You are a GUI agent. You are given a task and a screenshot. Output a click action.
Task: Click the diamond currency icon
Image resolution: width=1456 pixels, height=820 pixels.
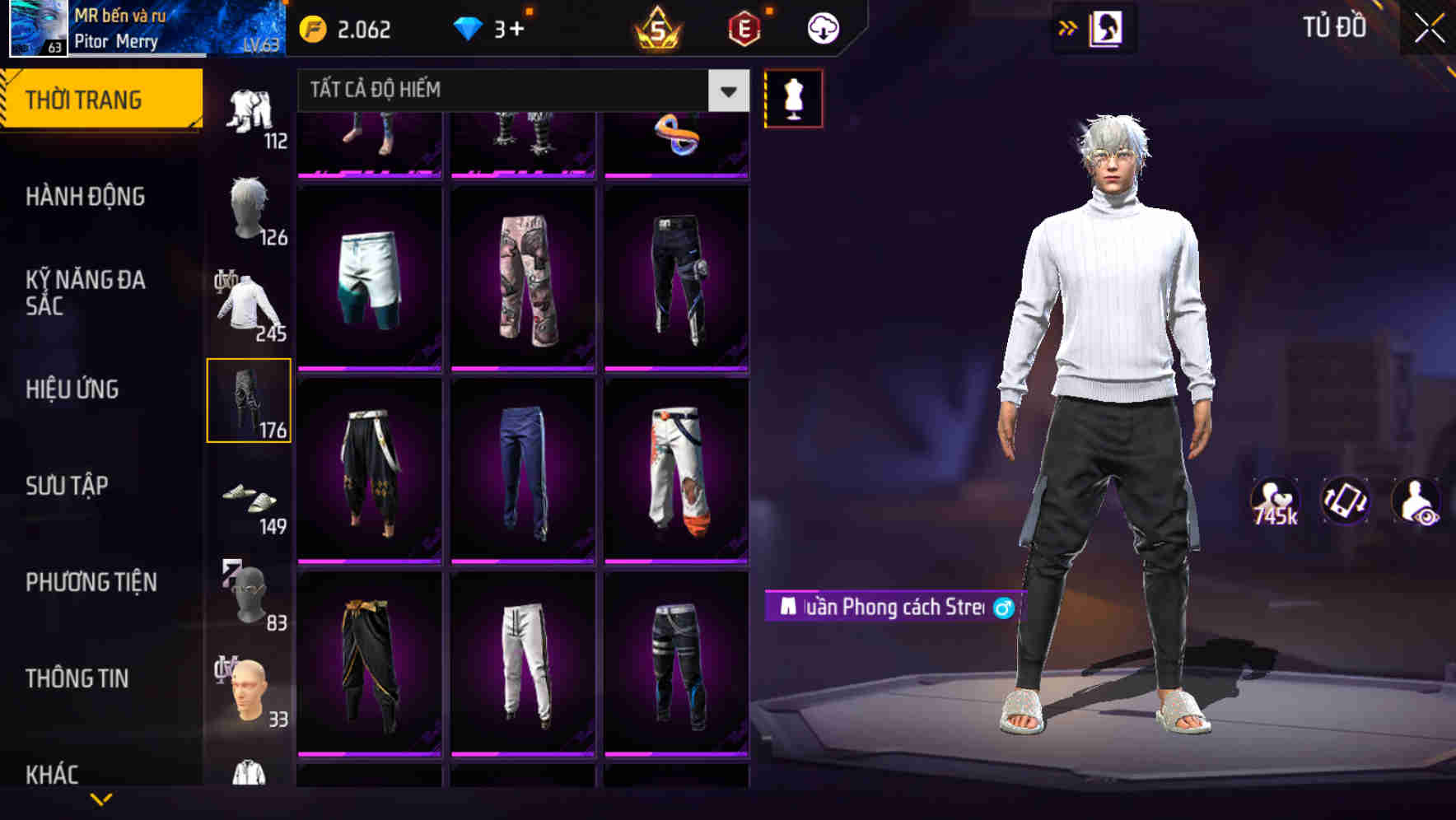tap(469, 27)
